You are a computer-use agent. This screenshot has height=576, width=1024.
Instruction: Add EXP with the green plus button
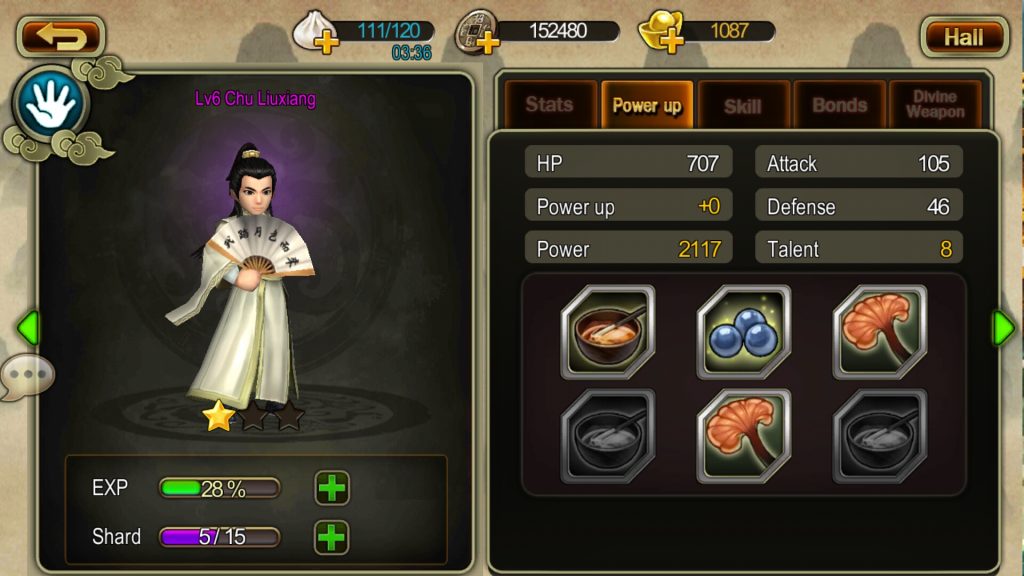tap(332, 488)
